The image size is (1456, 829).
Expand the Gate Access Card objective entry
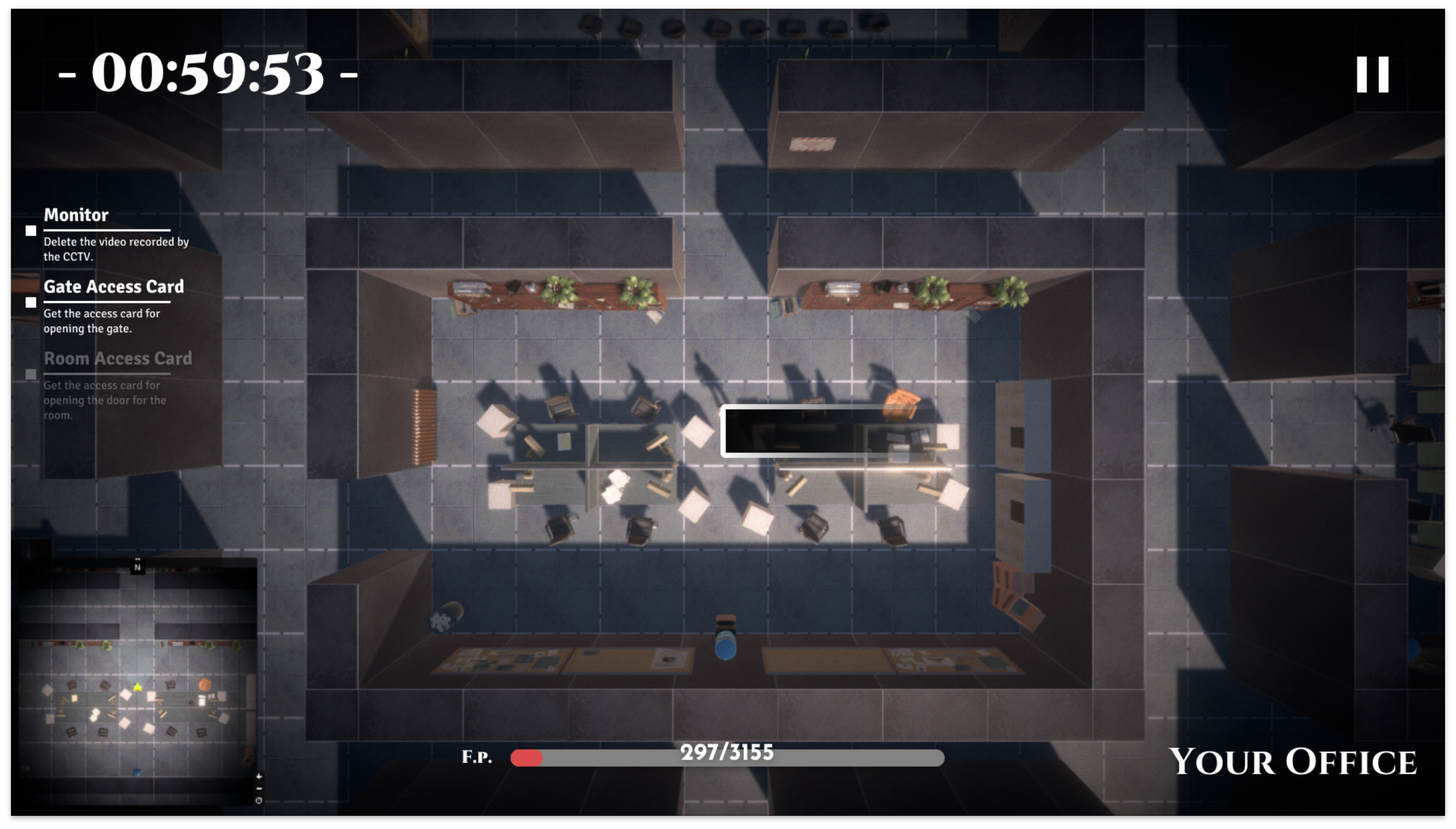point(114,287)
